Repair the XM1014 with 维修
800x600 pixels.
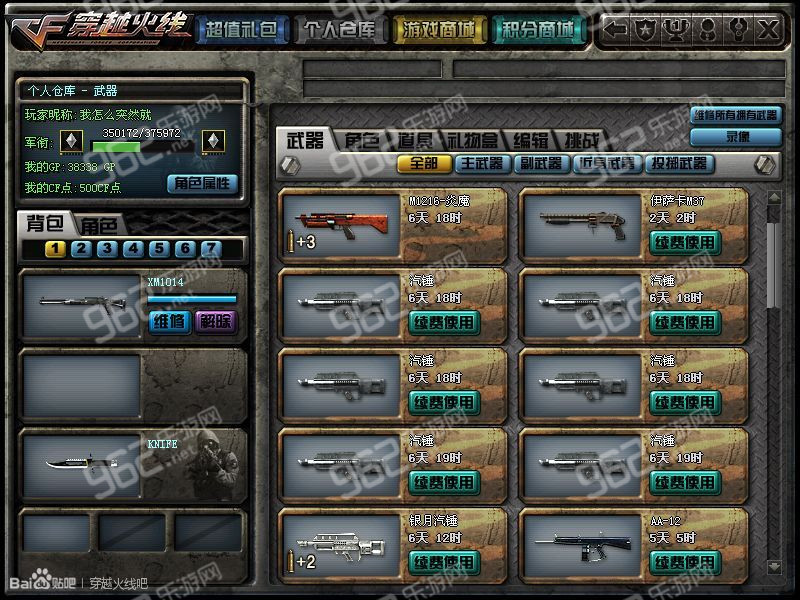(x=167, y=321)
